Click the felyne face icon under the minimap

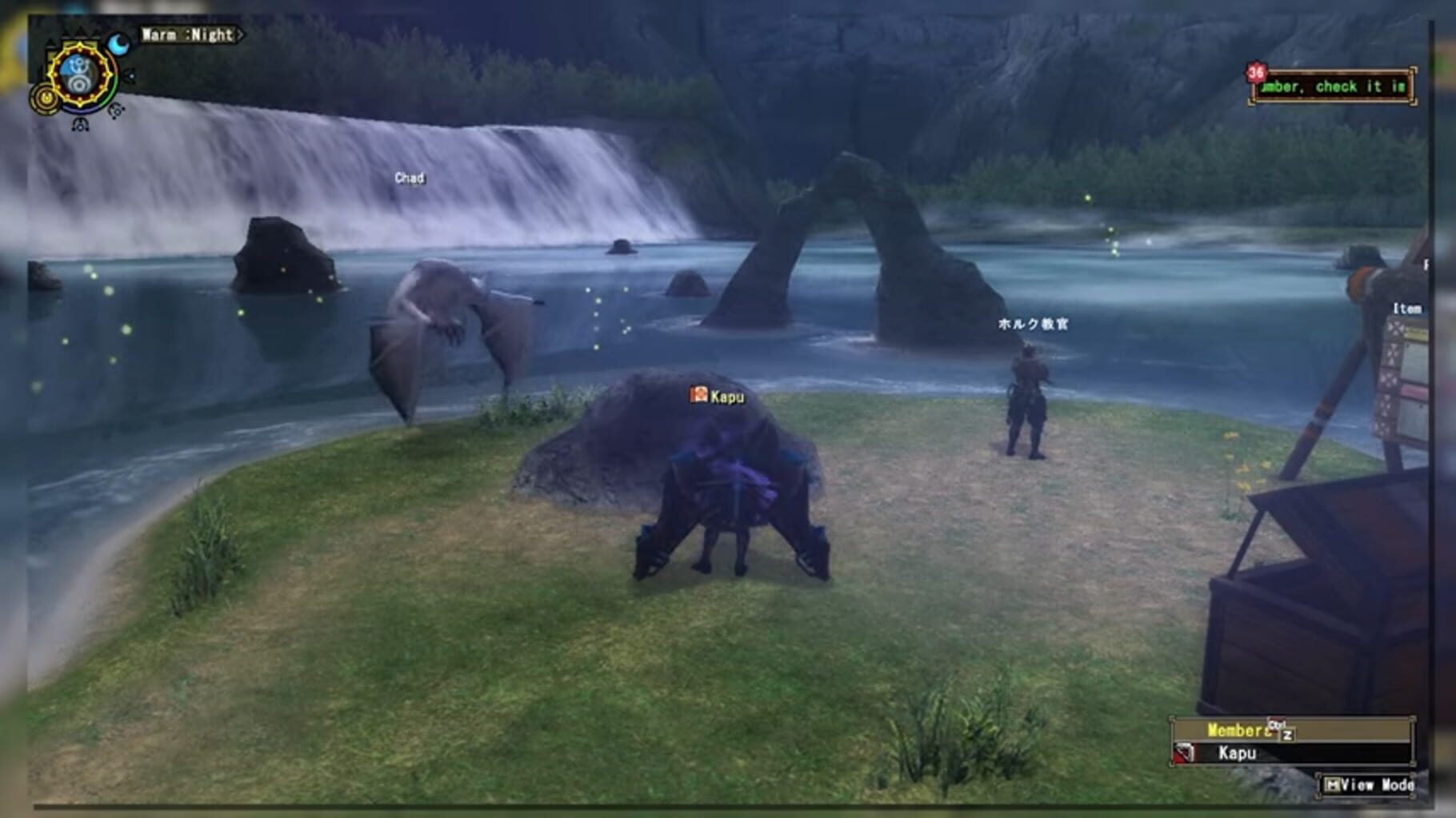click(x=80, y=126)
